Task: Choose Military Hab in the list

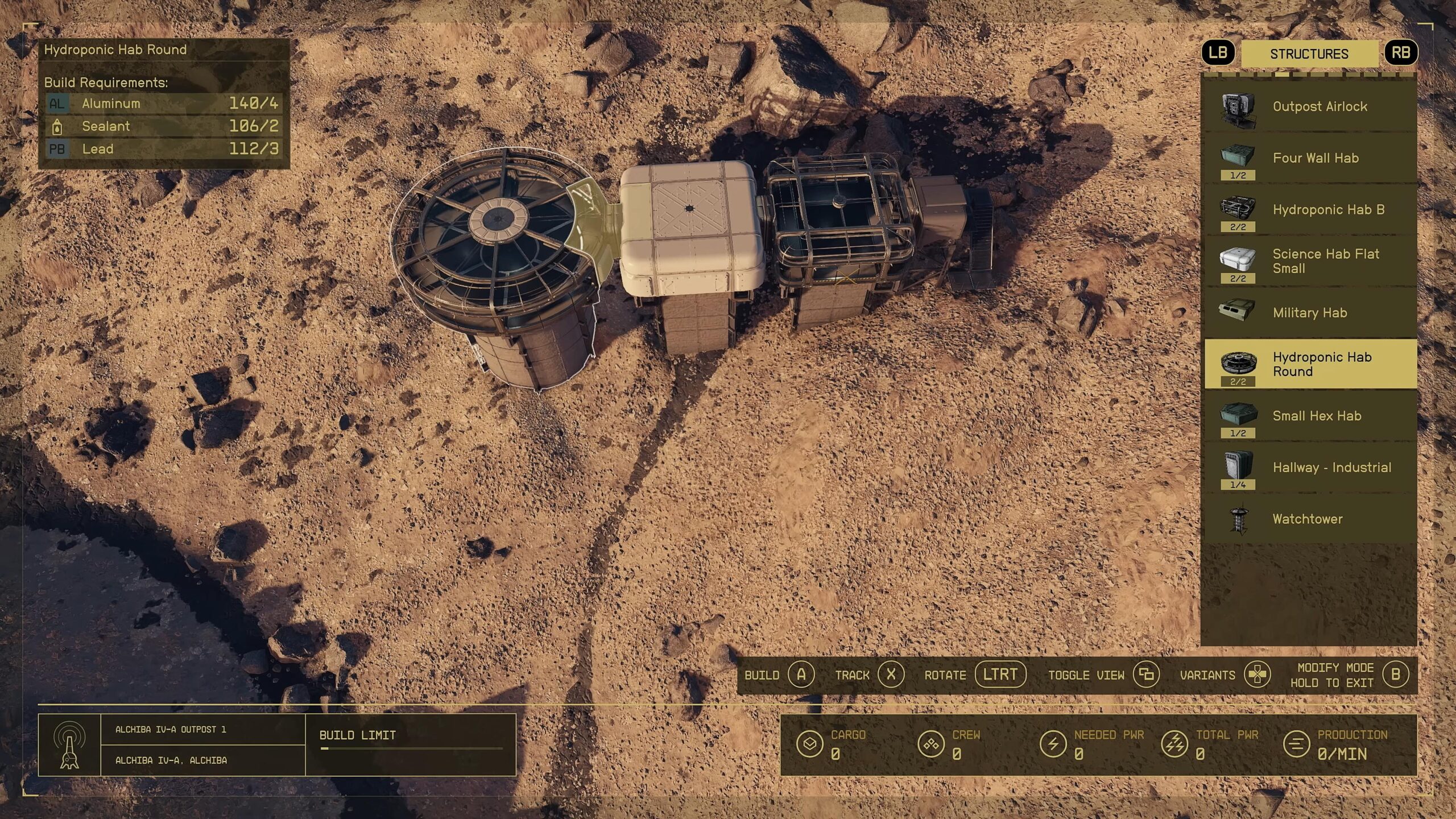Action: pyautogui.click(x=1310, y=313)
